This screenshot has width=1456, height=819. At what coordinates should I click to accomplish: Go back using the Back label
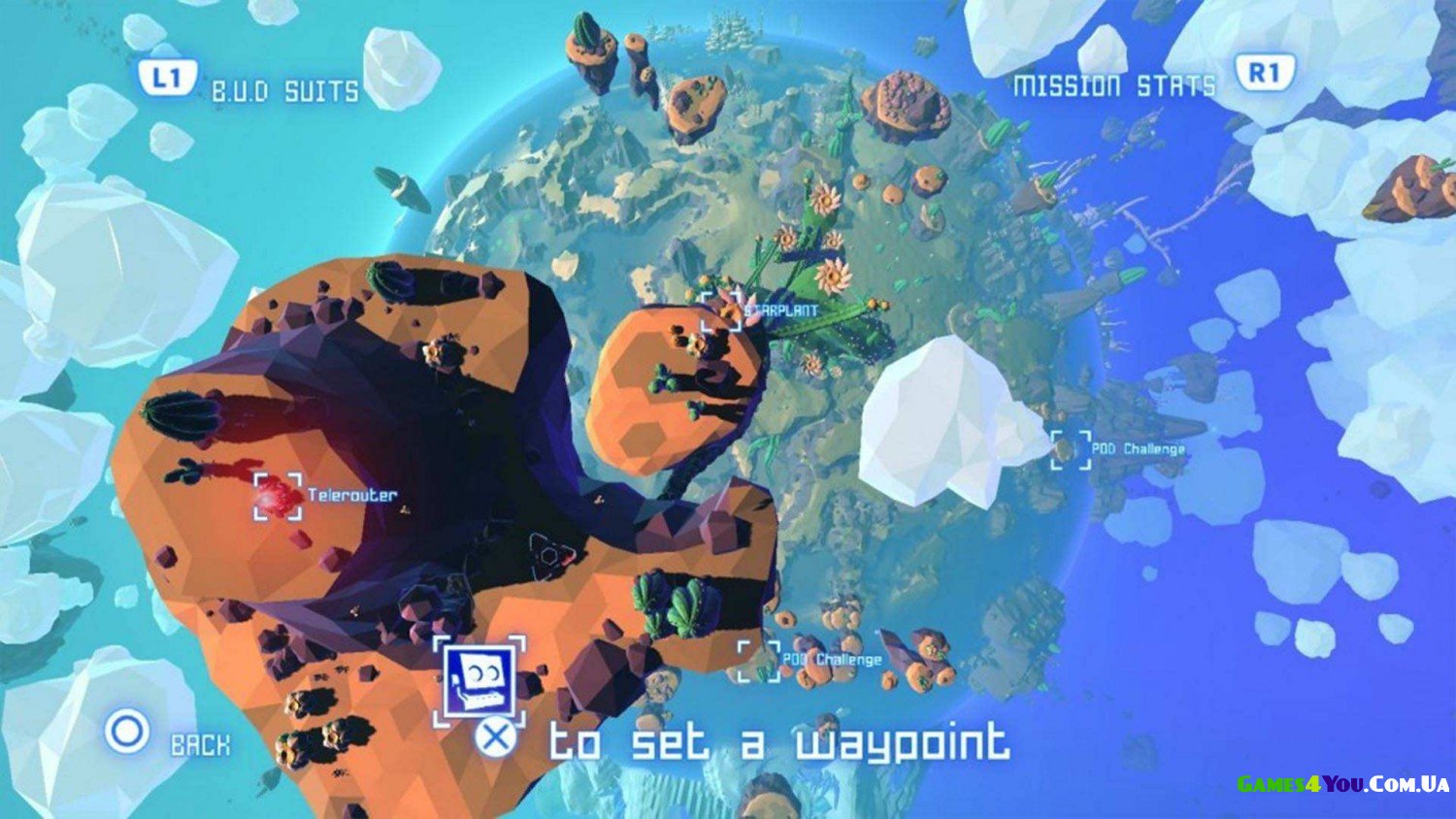[200, 744]
